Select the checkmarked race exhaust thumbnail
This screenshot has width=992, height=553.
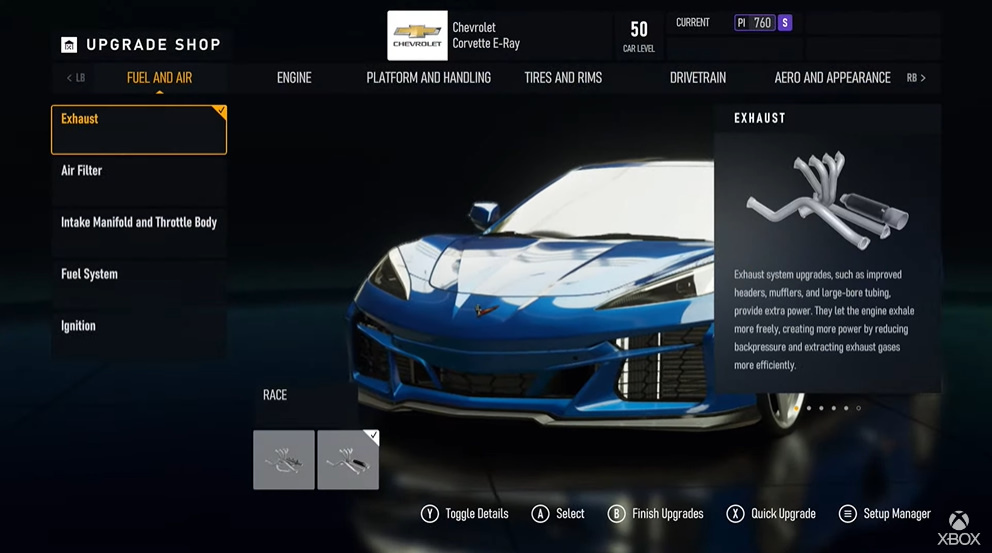(348, 460)
